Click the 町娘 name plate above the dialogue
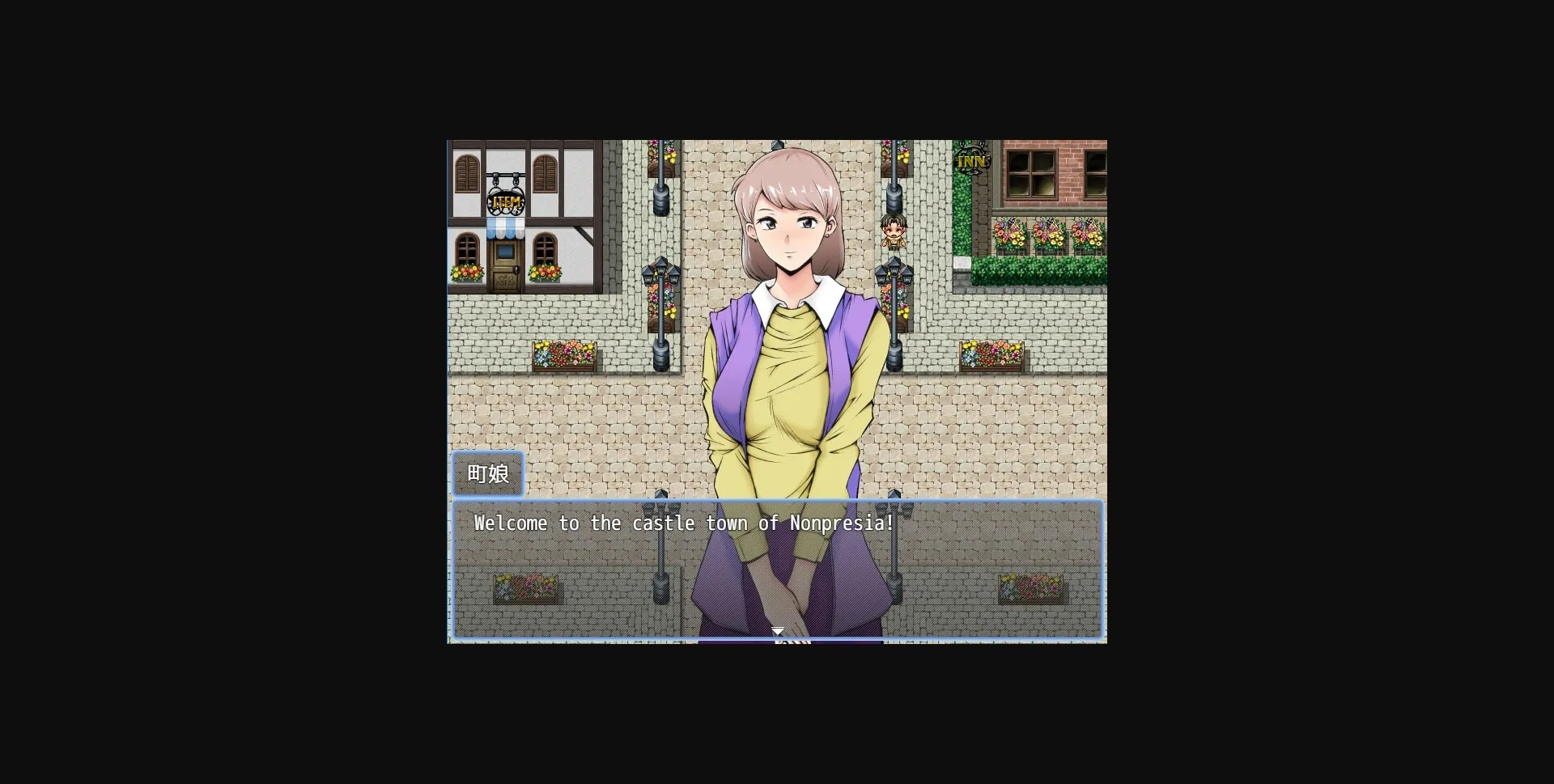 [489, 474]
